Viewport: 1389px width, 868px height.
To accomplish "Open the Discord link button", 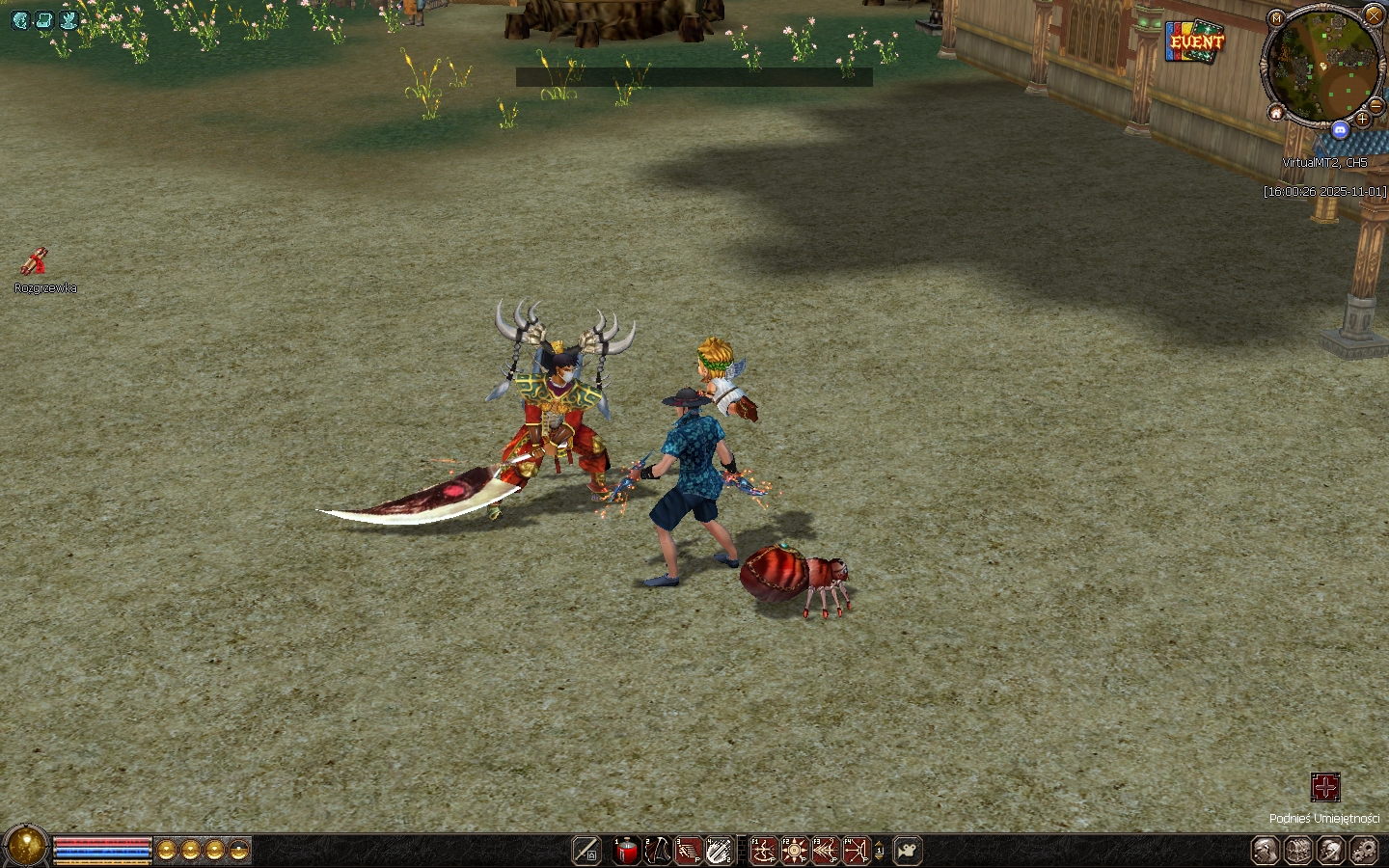I will (1340, 129).
